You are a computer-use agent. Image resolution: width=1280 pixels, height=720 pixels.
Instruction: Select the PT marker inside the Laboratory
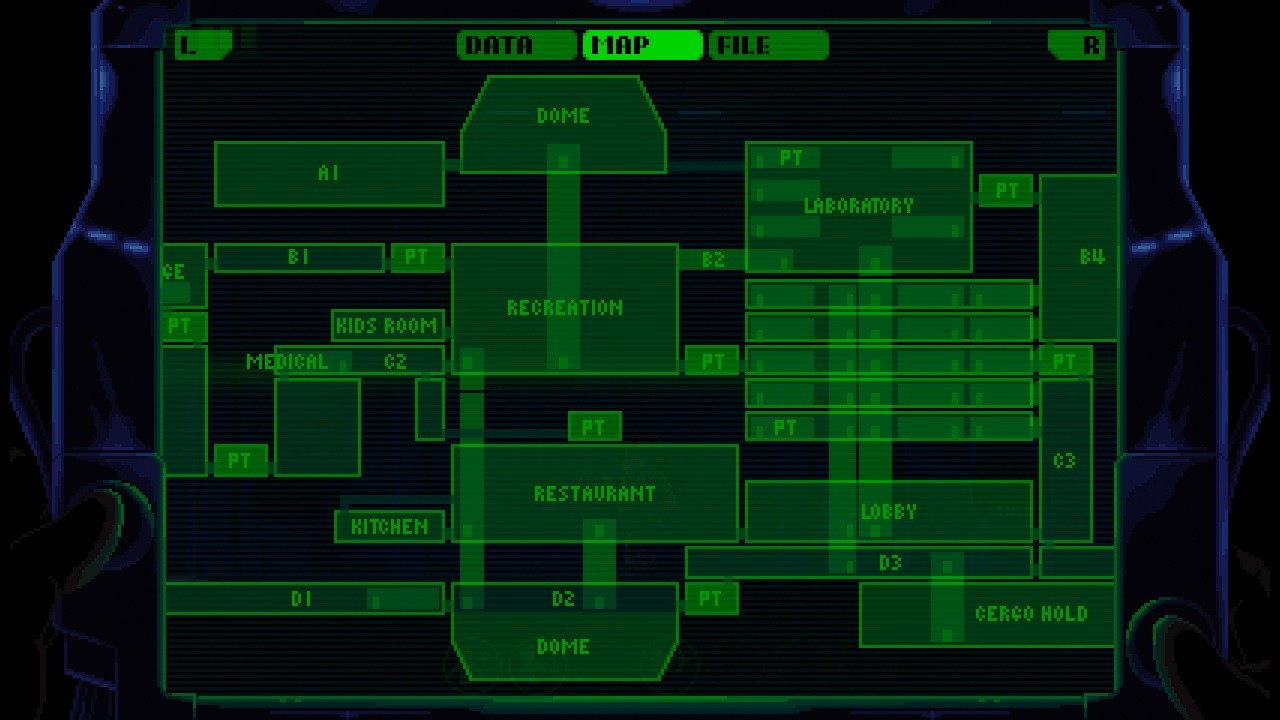click(790, 156)
